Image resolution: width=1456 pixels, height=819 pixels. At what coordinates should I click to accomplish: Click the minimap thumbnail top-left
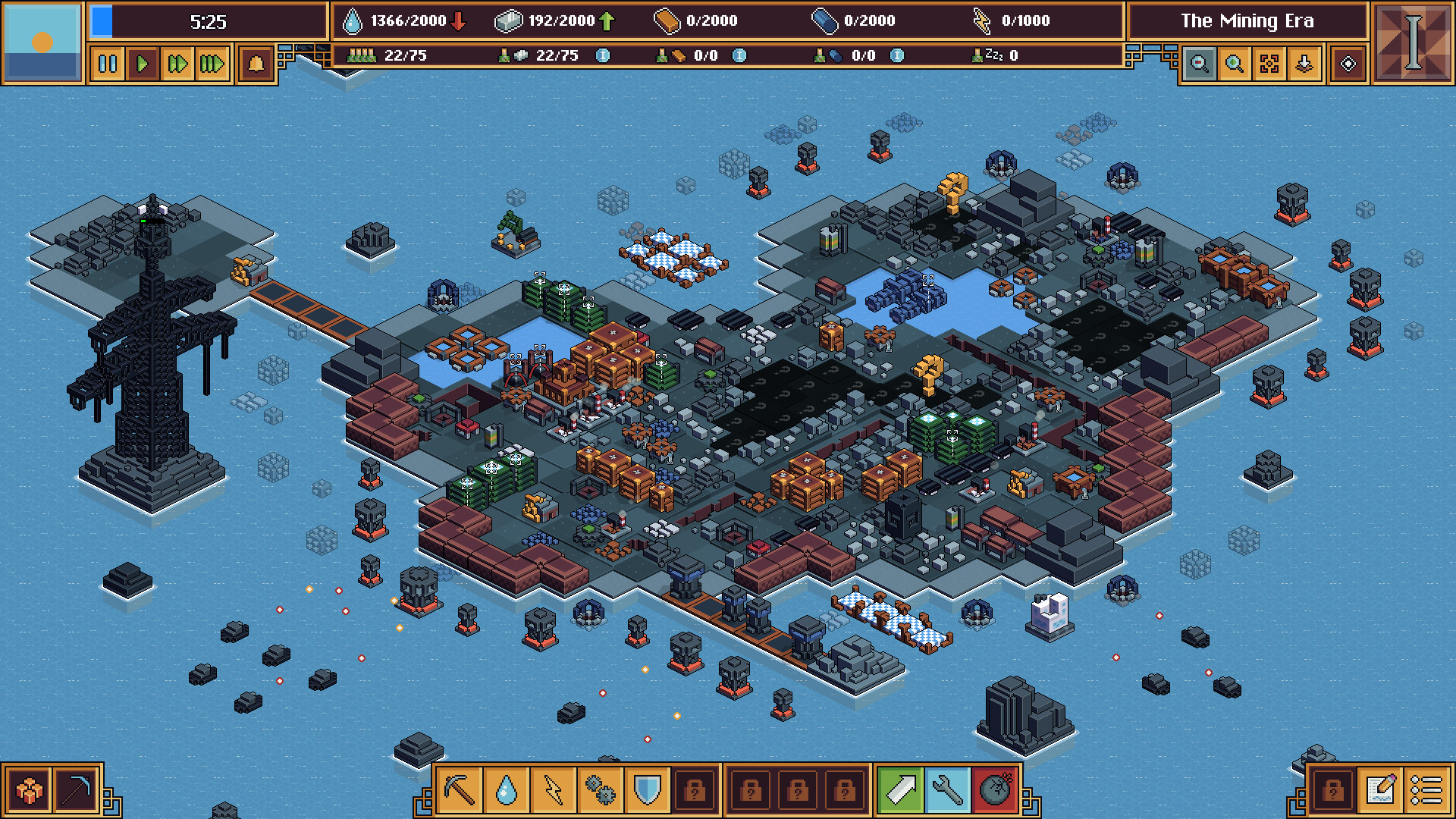(42, 42)
